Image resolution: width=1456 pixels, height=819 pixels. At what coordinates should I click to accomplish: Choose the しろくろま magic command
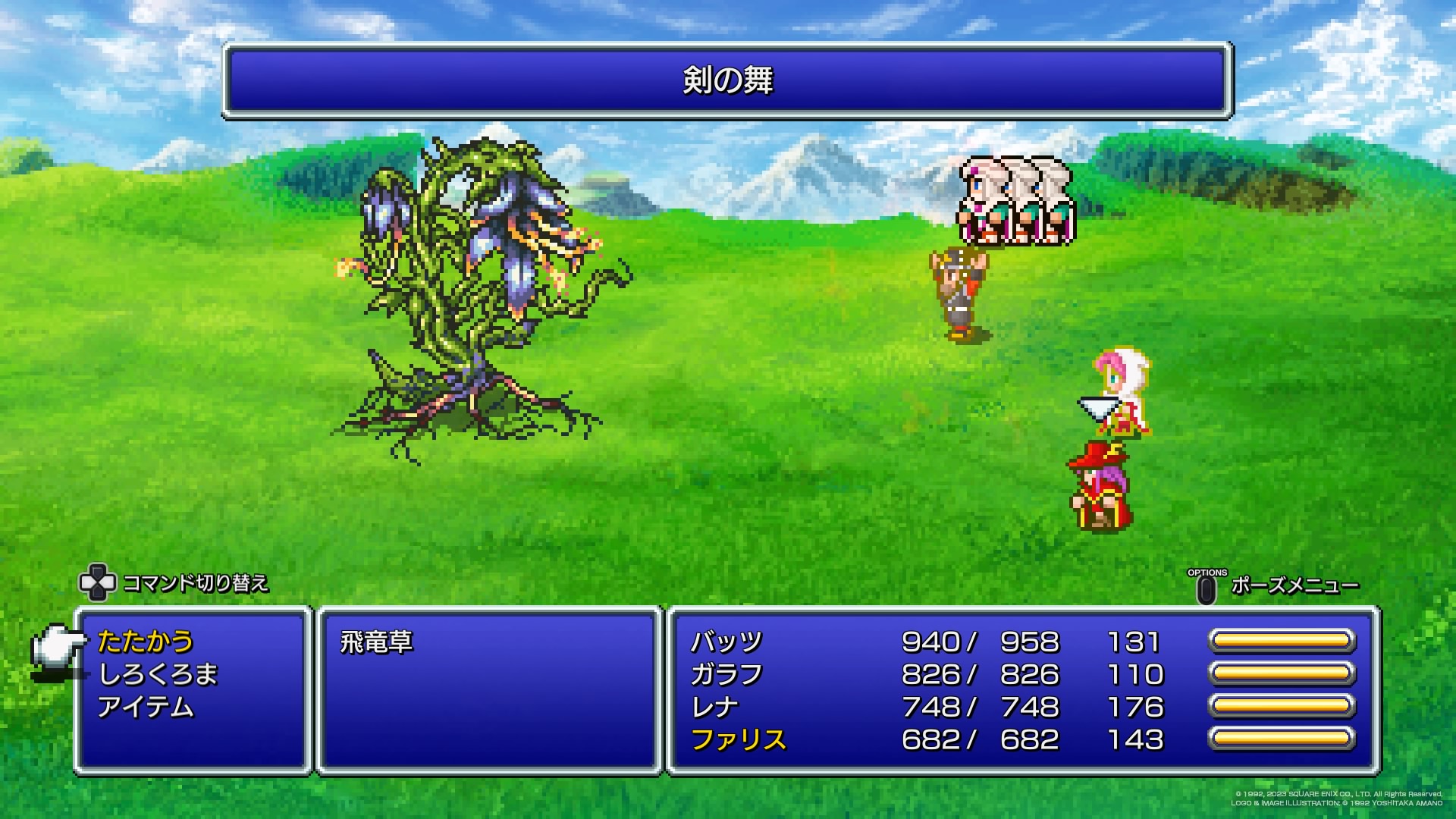pyautogui.click(x=158, y=674)
